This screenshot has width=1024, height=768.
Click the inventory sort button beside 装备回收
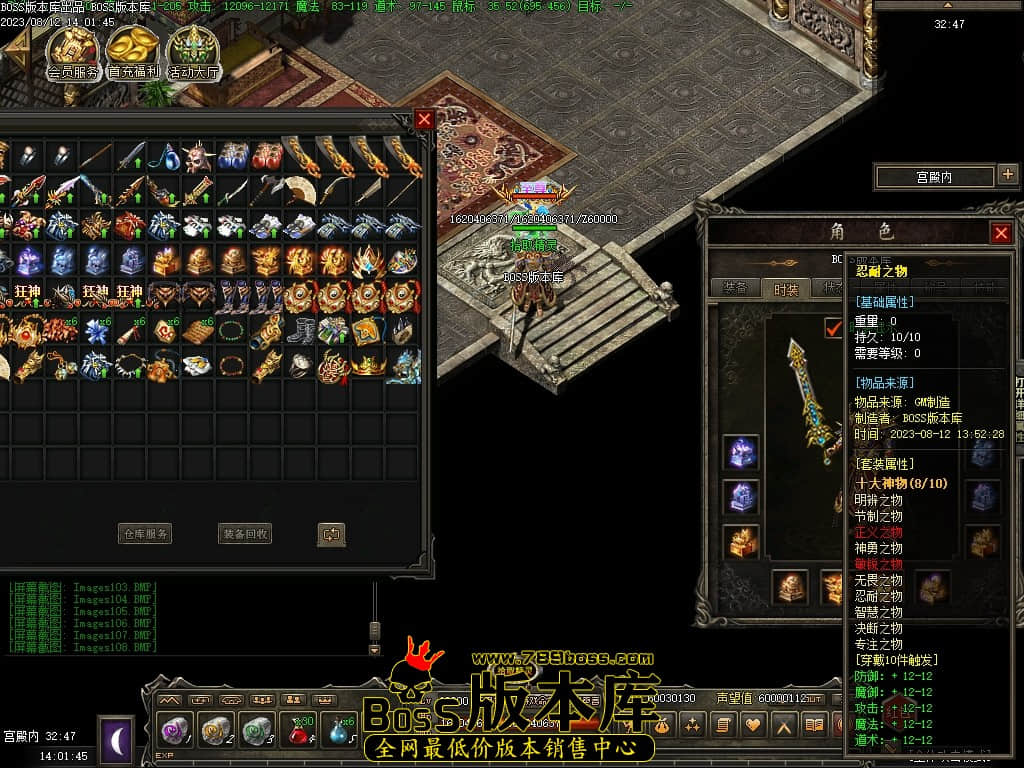[x=331, y=534]
